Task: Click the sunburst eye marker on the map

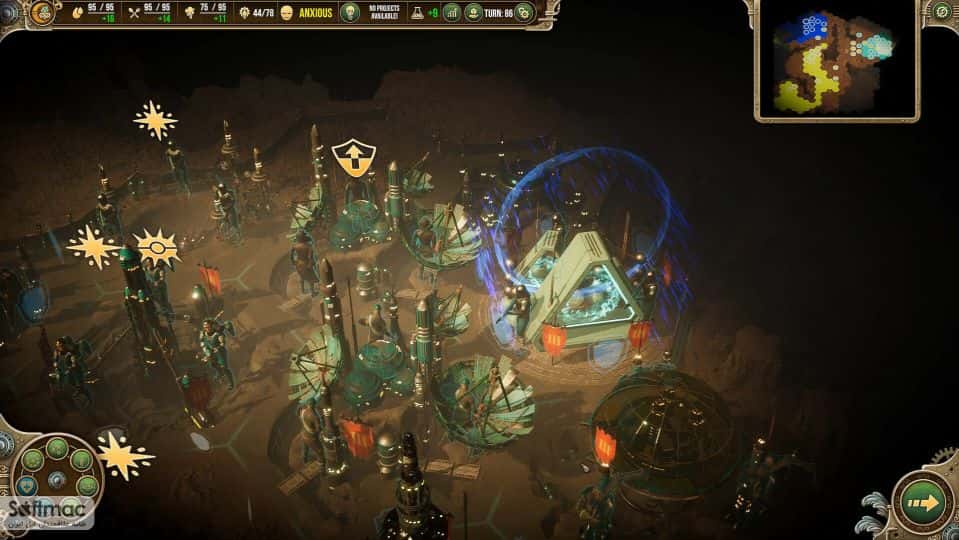Action: [x=158, y=246]
